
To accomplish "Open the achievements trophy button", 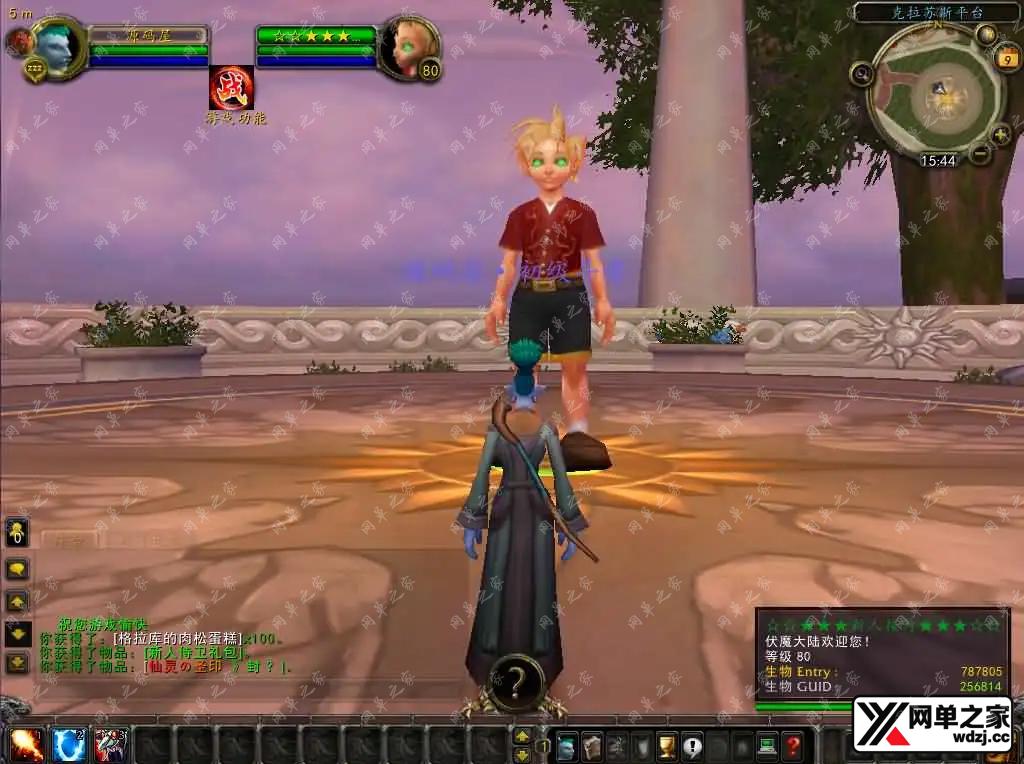I will [667, 746].
